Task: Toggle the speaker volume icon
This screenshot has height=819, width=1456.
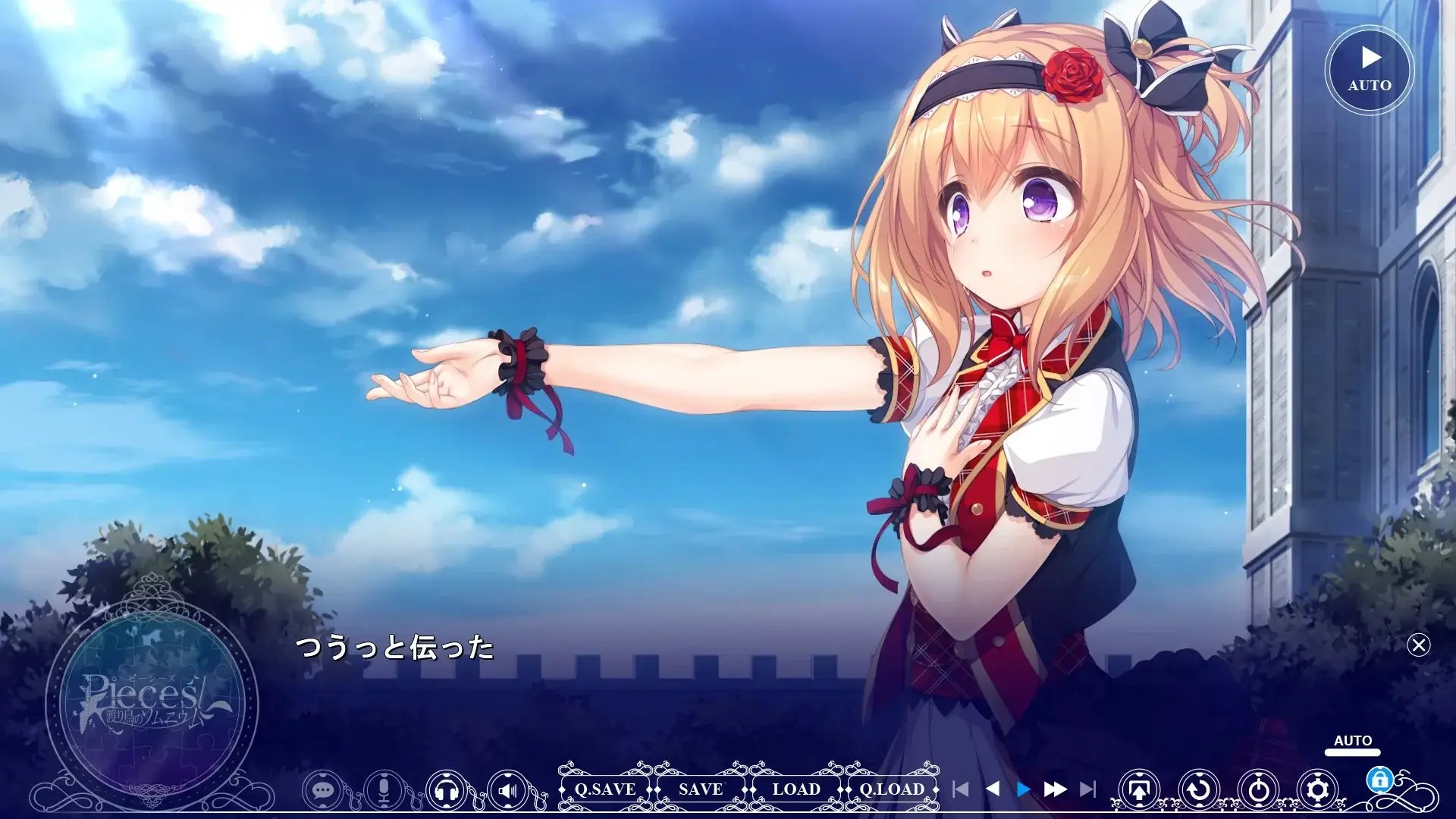Action: (x=508, y=790)
